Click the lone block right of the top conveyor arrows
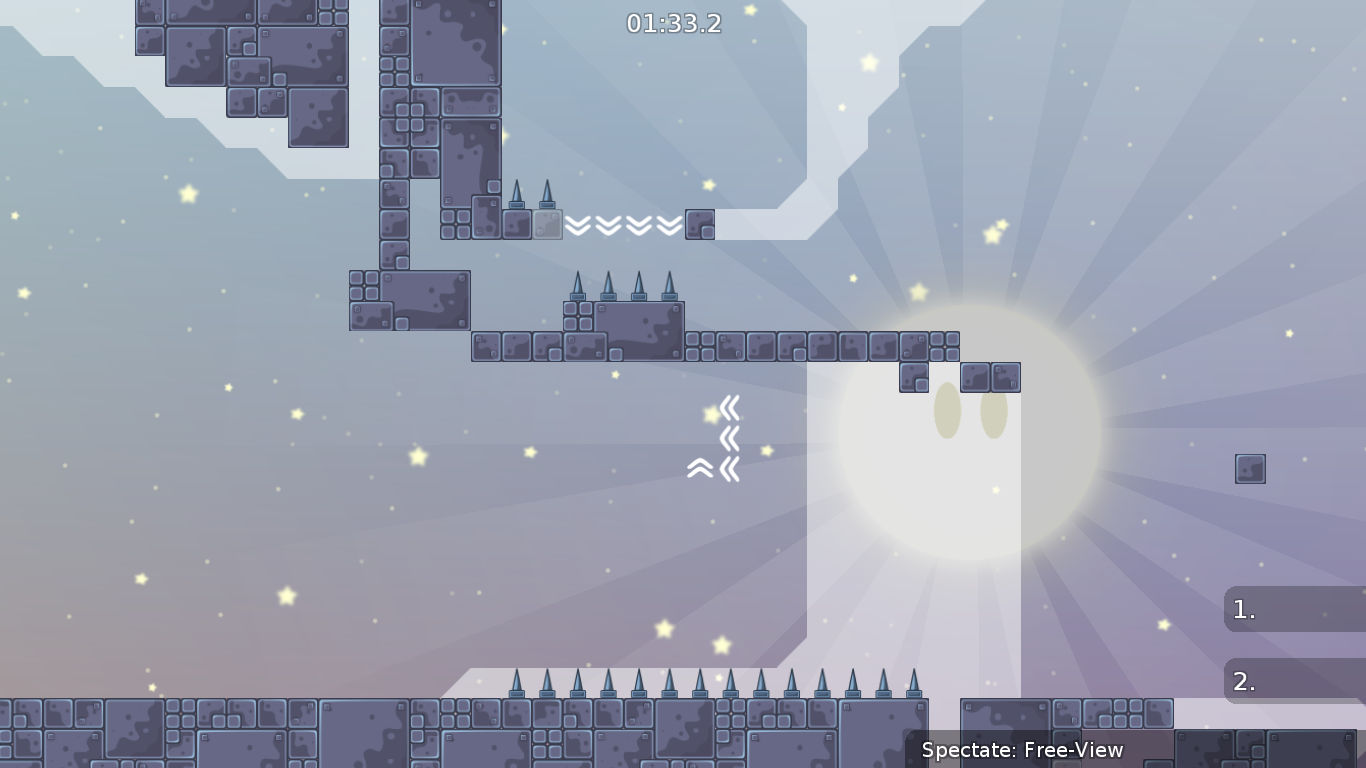1366x768 pixels. (x=700, y=226)
